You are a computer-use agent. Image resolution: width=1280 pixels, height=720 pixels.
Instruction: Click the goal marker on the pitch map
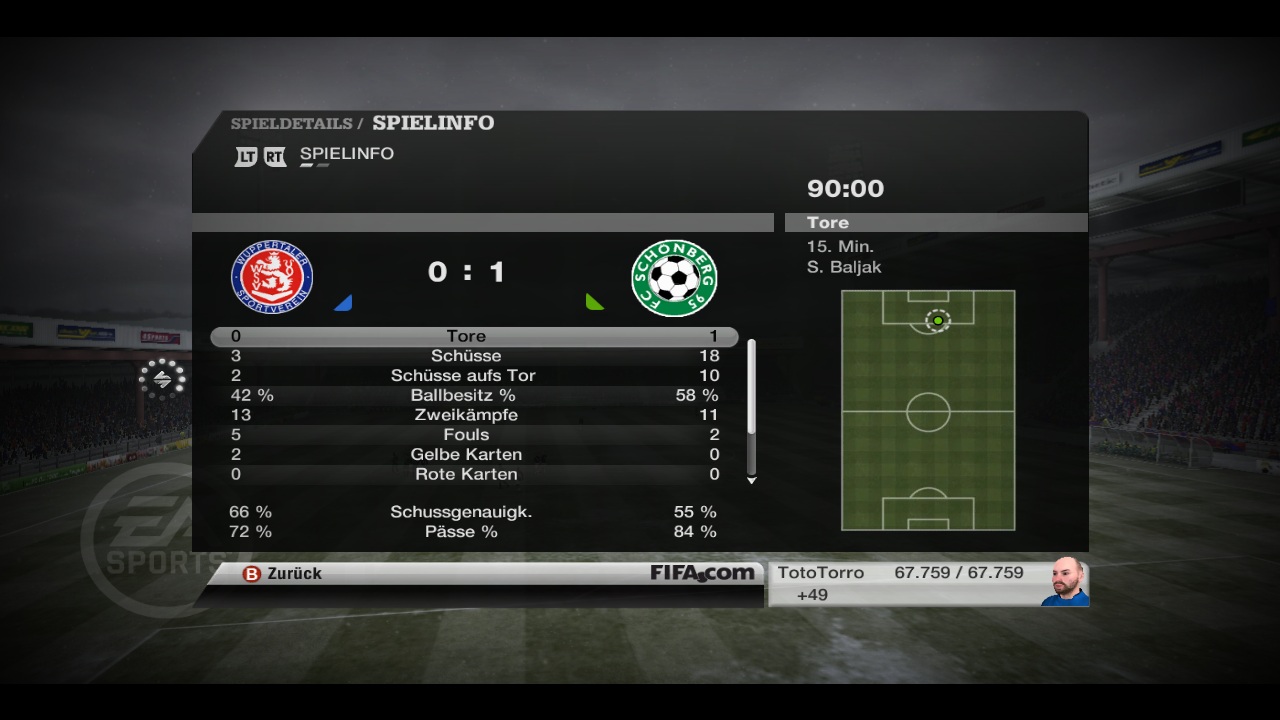[937, 320]
